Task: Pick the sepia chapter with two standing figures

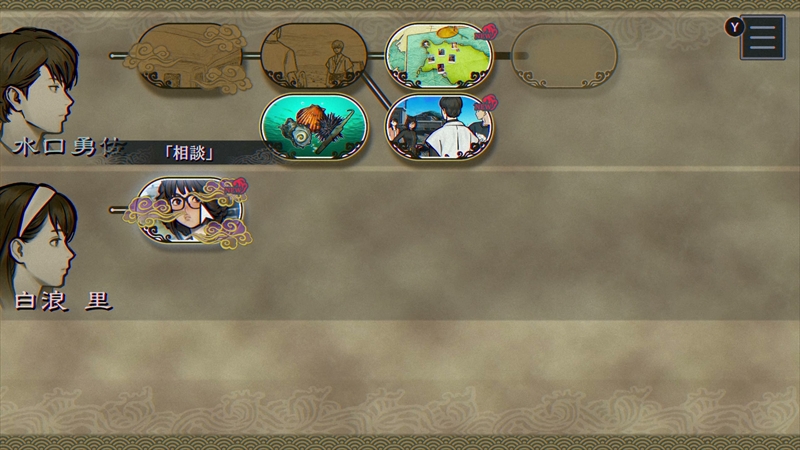Action: coord(312,55)
